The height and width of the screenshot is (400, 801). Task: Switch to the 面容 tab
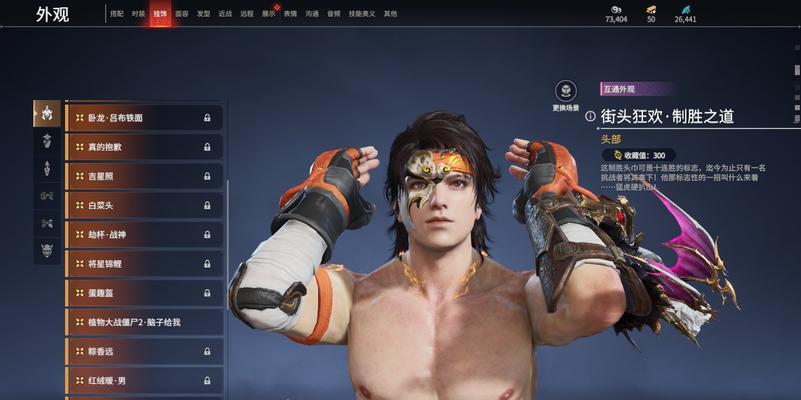182,14
